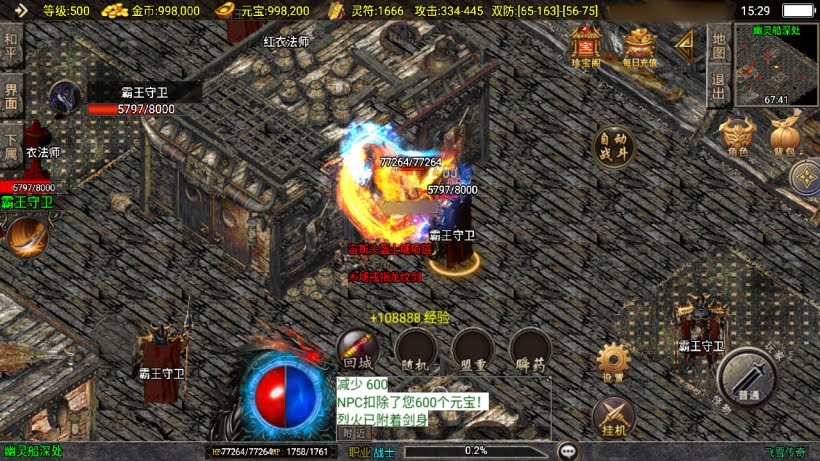Select the 霸王守卫 target portrait

[x=66, y=97]
